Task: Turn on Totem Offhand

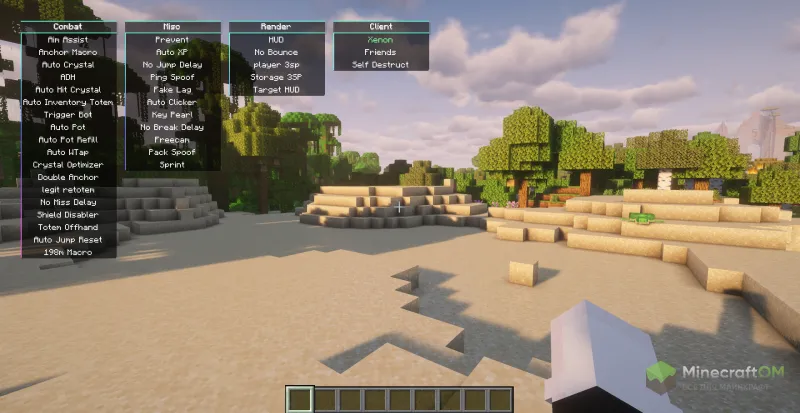Action: pyautogui.click(x=69, y=227)
